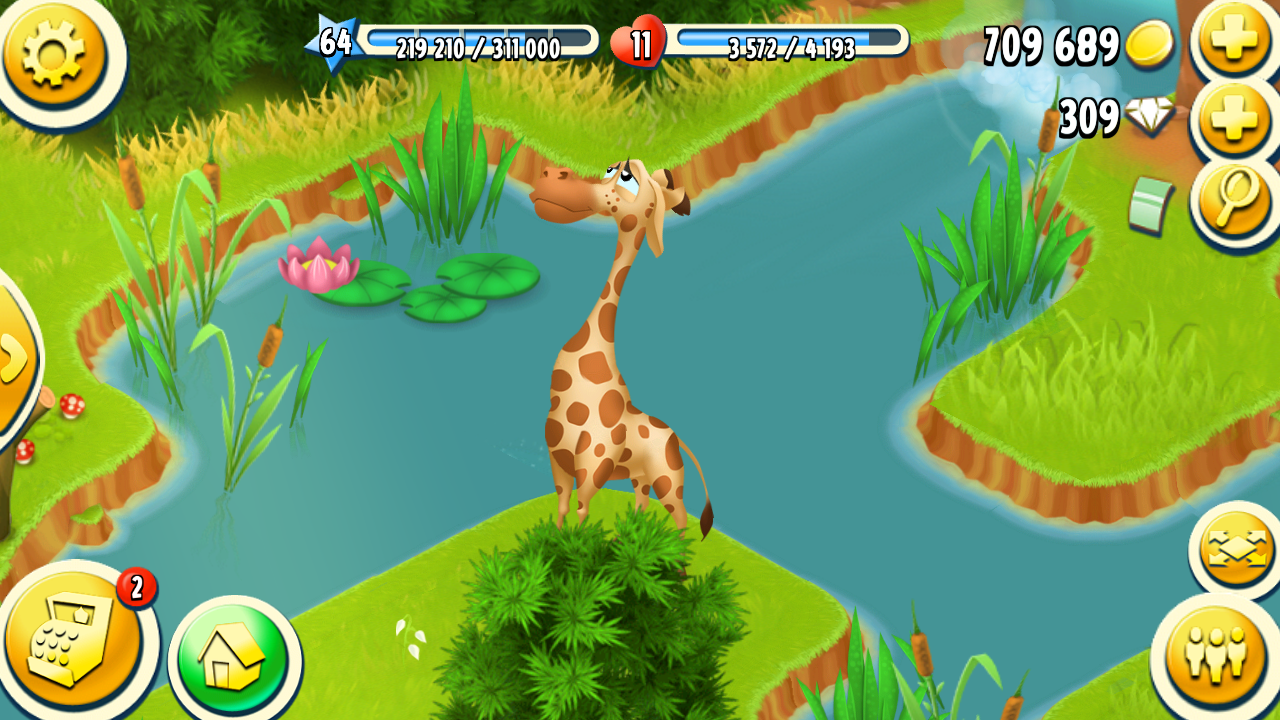1280x720 pixels.
Task: Tap the green ticket icon
Action: tap(1149, 205)
